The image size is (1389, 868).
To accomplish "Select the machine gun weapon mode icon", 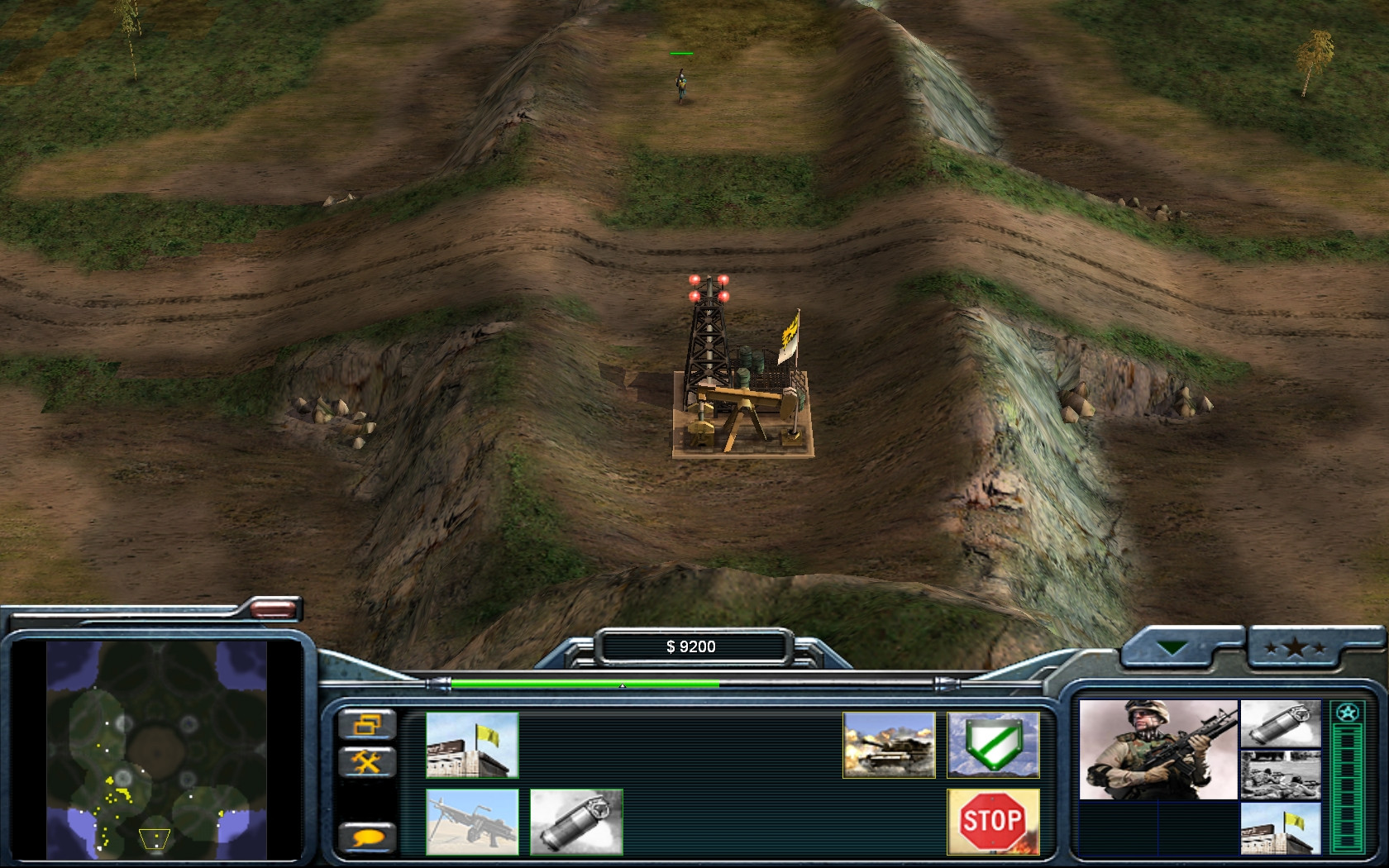I will (471, 819).
